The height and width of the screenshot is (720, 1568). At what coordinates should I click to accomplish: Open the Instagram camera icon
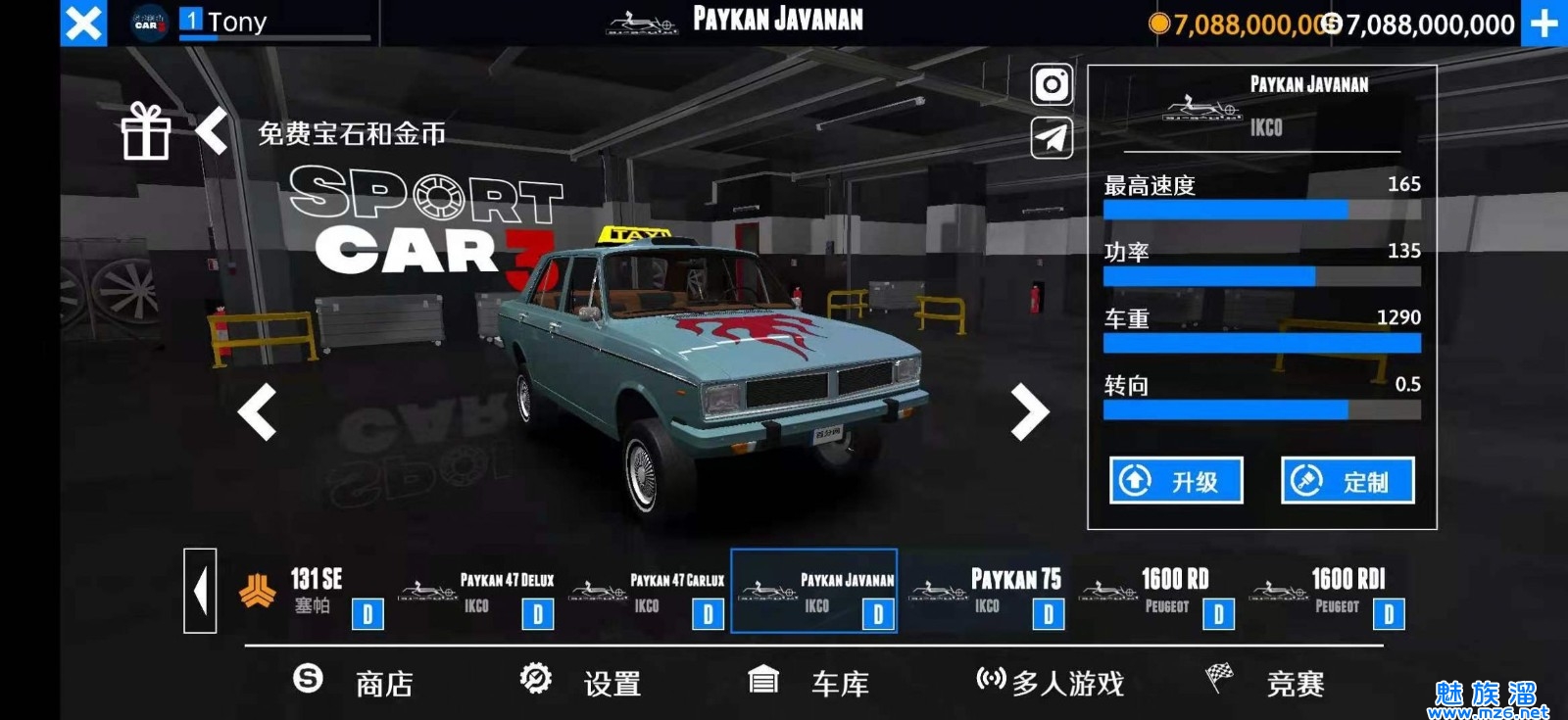tap(1052, 85)
